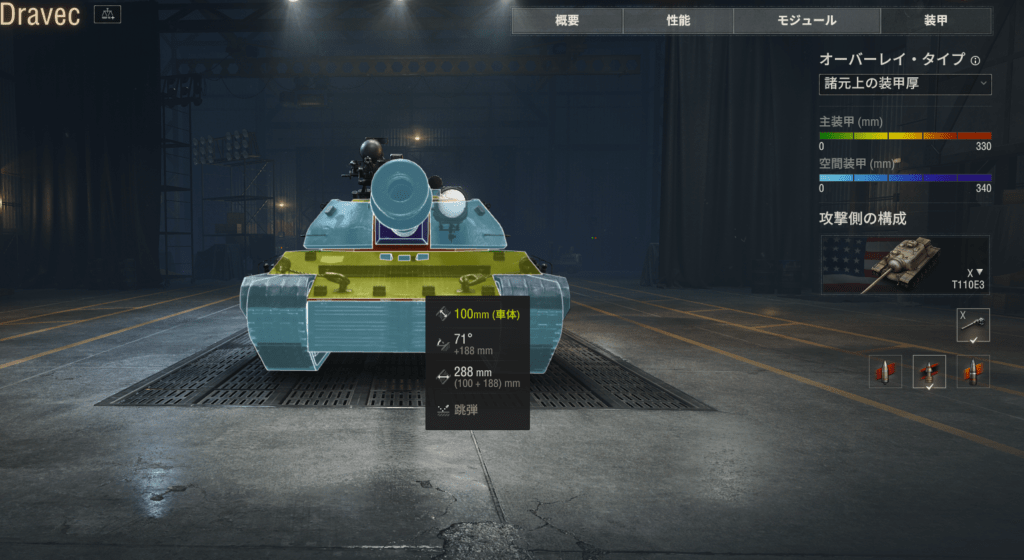Switch to the 概要 tab
The width and height of the screenshot is (1024, 560).
567,21
